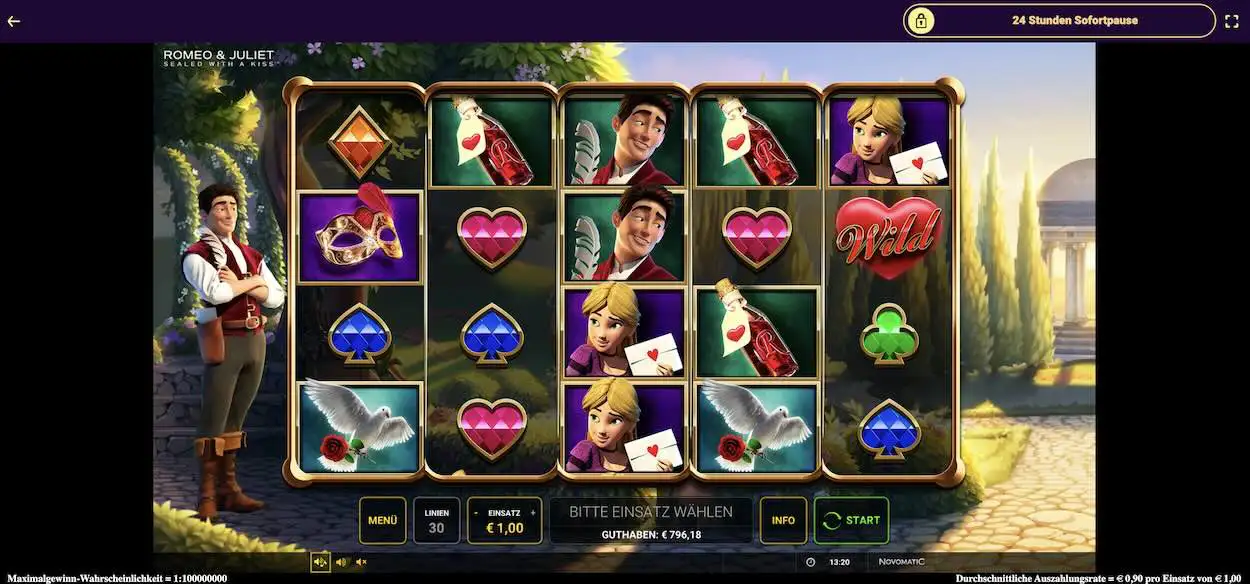1250x584 pixels.
Task: Select the Linien 30 box
Action: 436,520
